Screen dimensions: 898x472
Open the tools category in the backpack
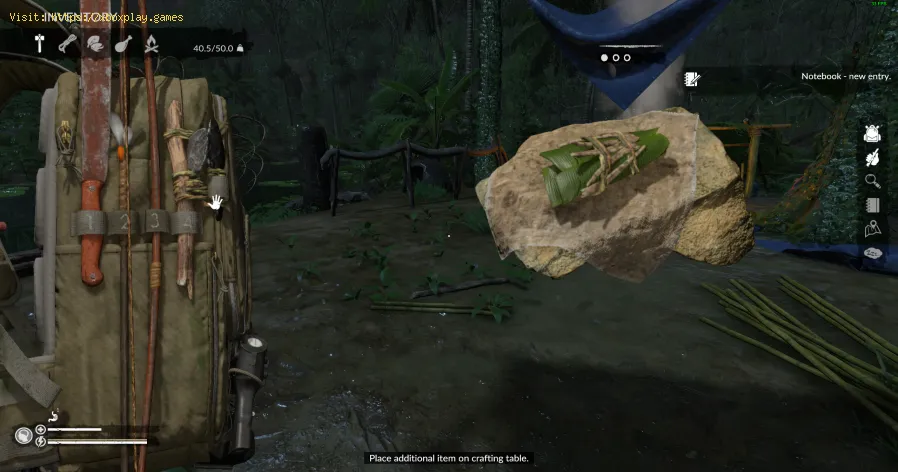click(x=41, y=44)
